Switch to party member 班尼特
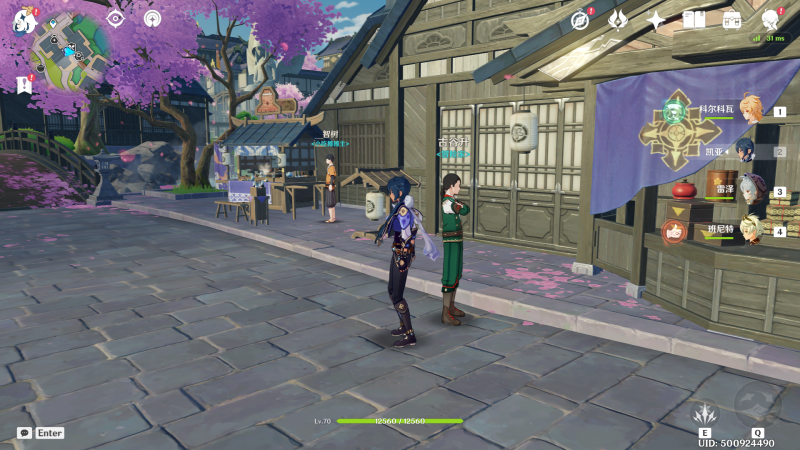 (752, 230)
